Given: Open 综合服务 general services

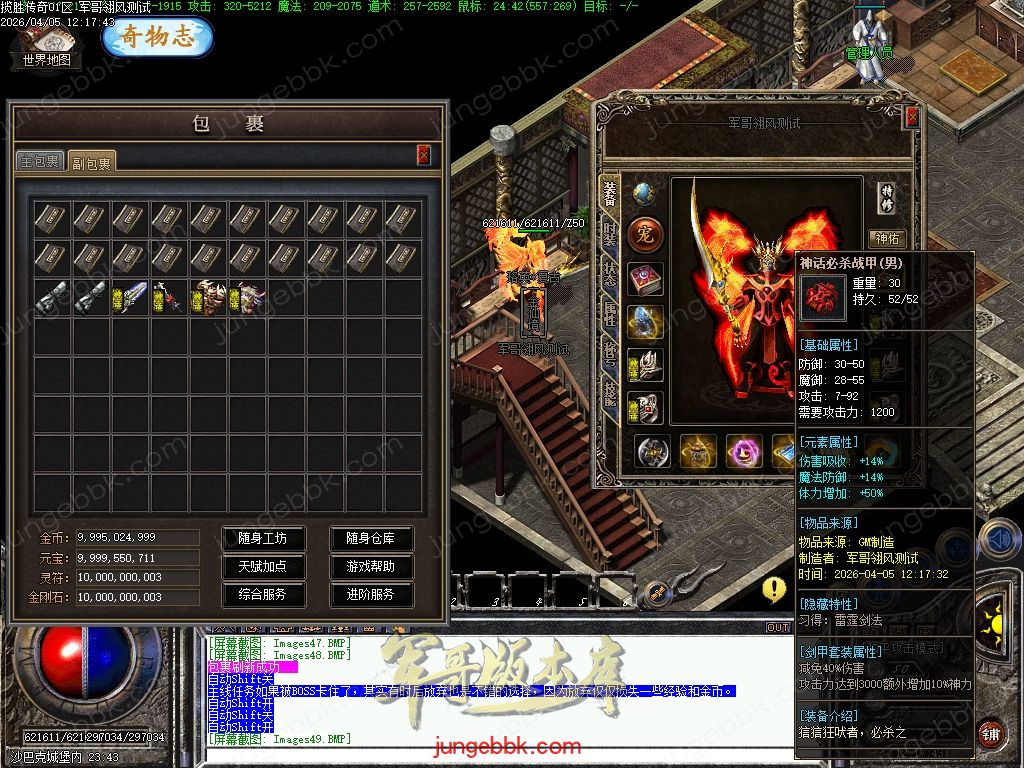Looking at the screenshot, I should tap(262, 594).
